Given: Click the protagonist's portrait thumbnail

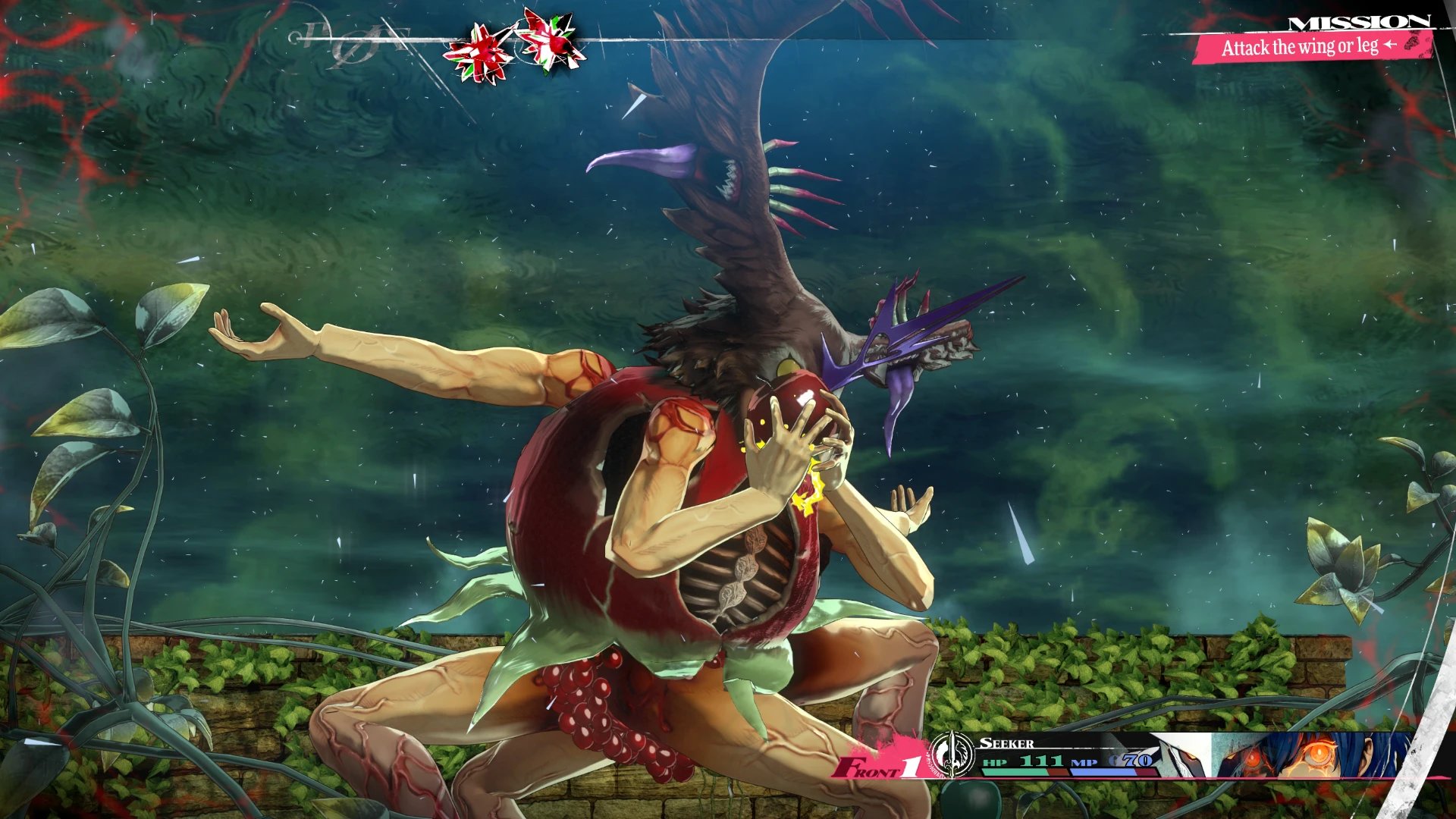Looking at the screenshot, I should 1312,755.
